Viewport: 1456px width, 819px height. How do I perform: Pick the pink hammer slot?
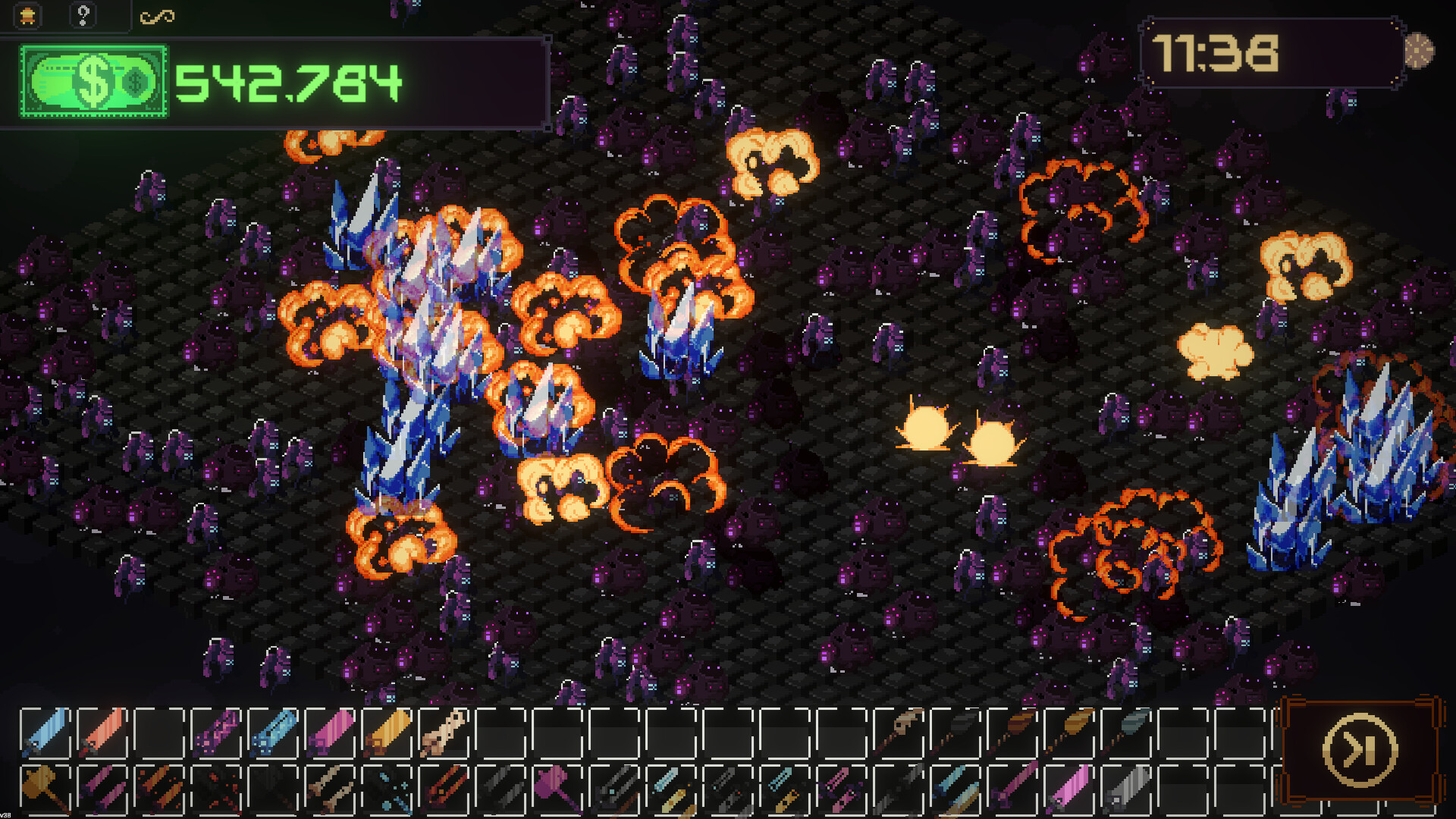557,789
